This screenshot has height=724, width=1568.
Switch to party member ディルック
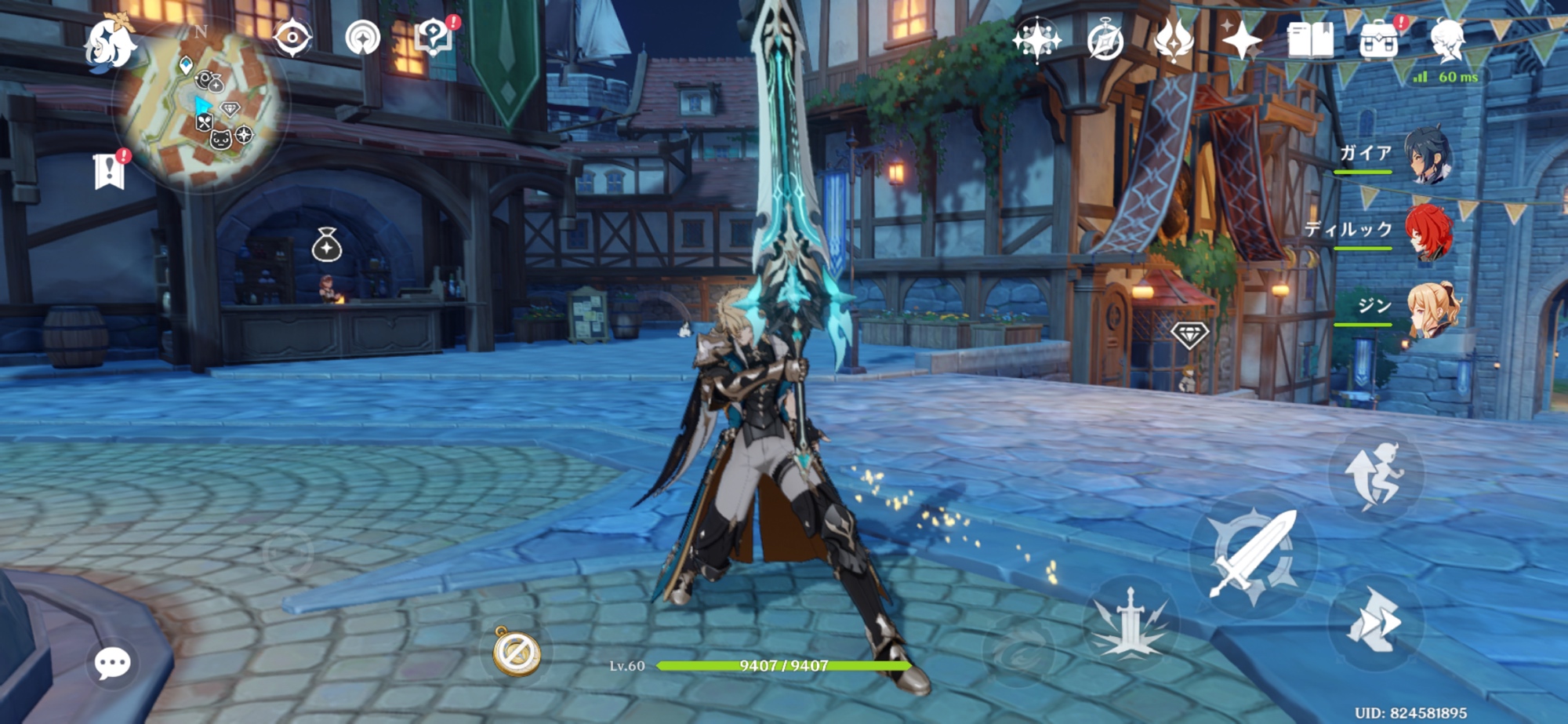[1428, 231]
